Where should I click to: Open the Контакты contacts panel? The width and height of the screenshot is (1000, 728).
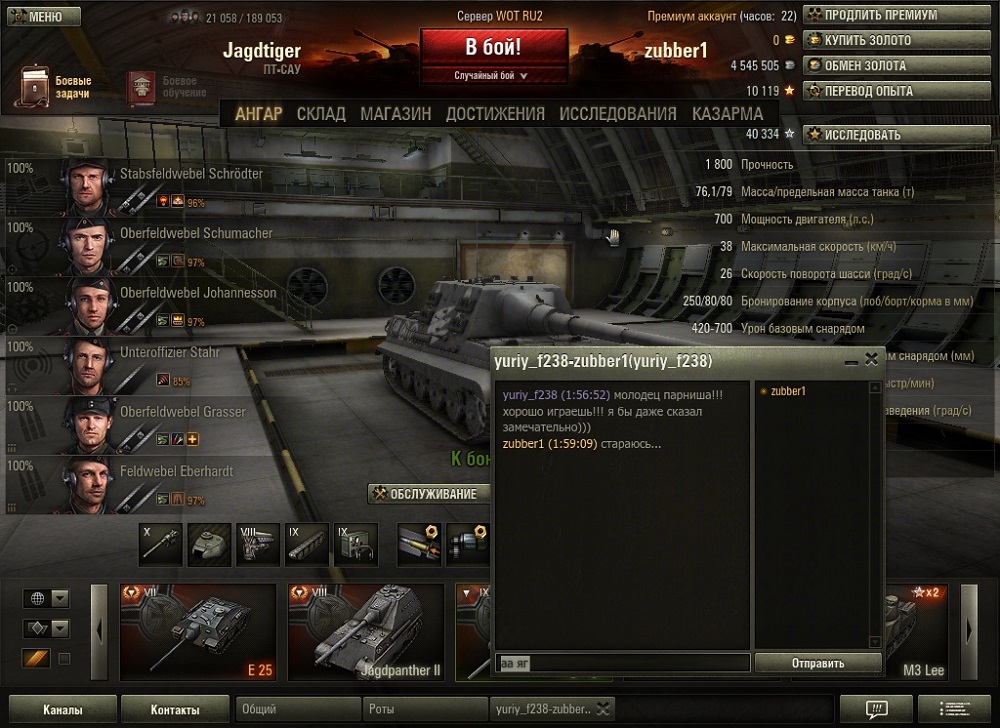175,710
